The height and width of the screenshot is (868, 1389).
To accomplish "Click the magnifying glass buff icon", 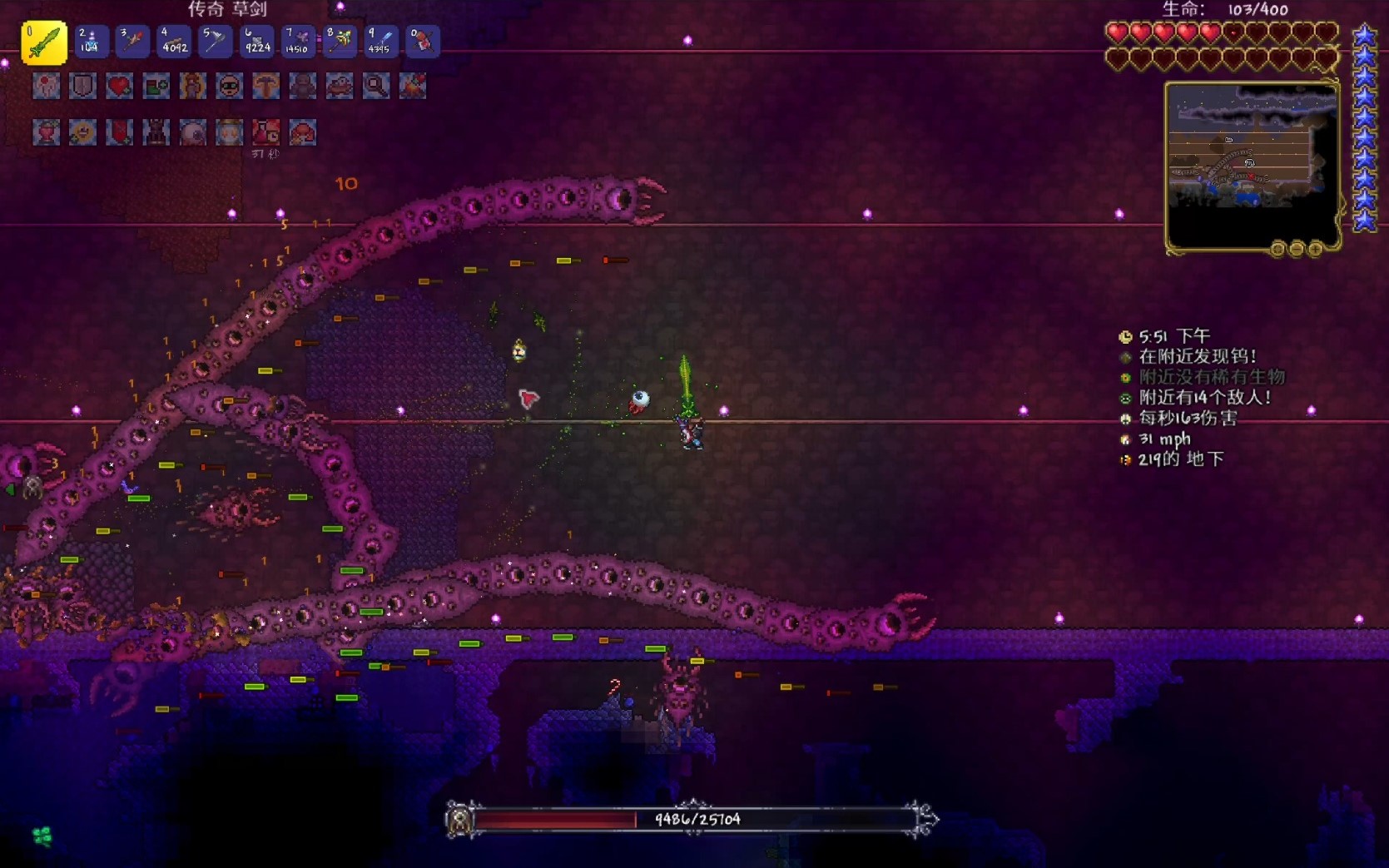I will click(375, 86).
